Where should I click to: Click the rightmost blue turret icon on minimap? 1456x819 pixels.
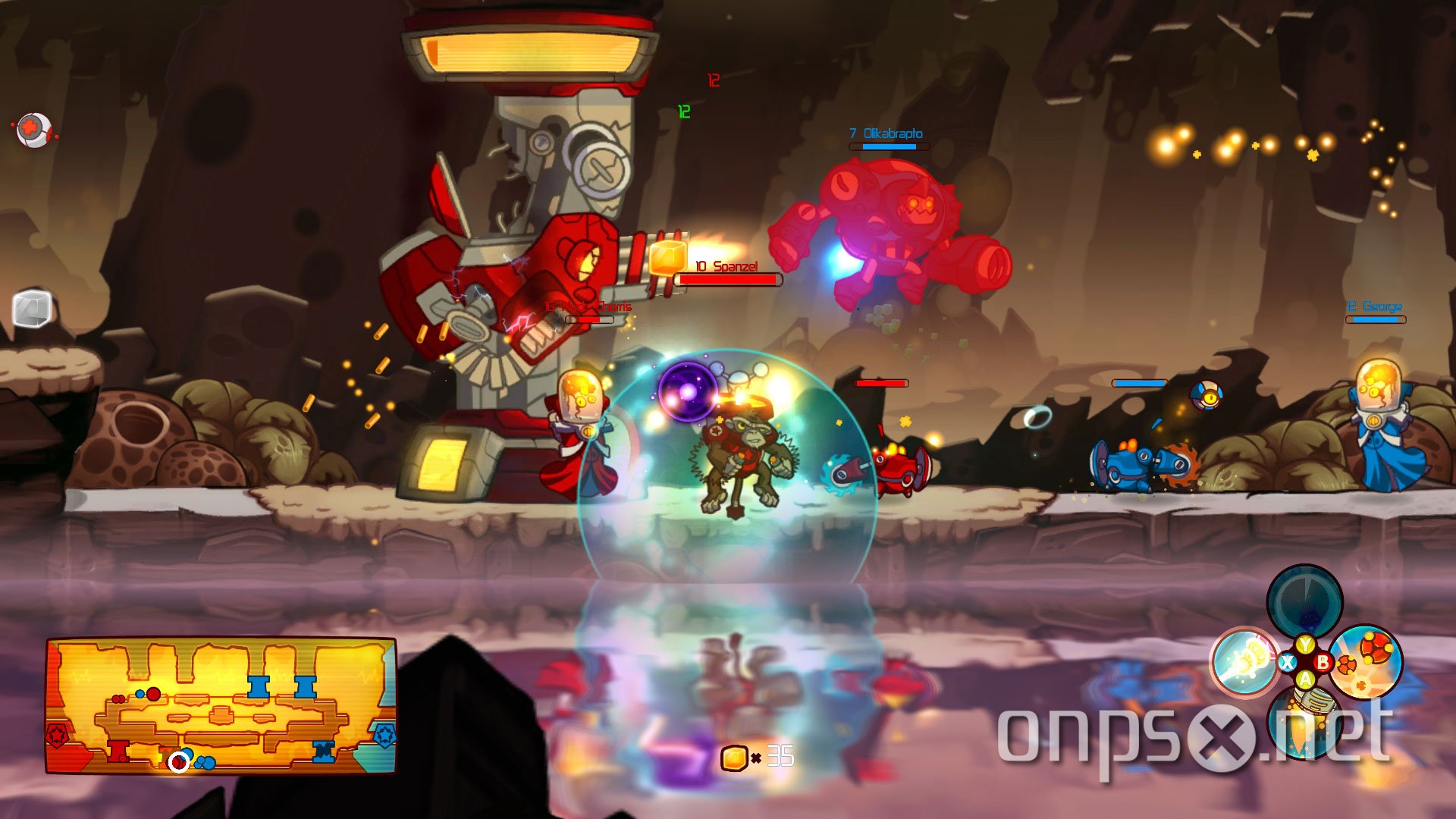point(322,752)
